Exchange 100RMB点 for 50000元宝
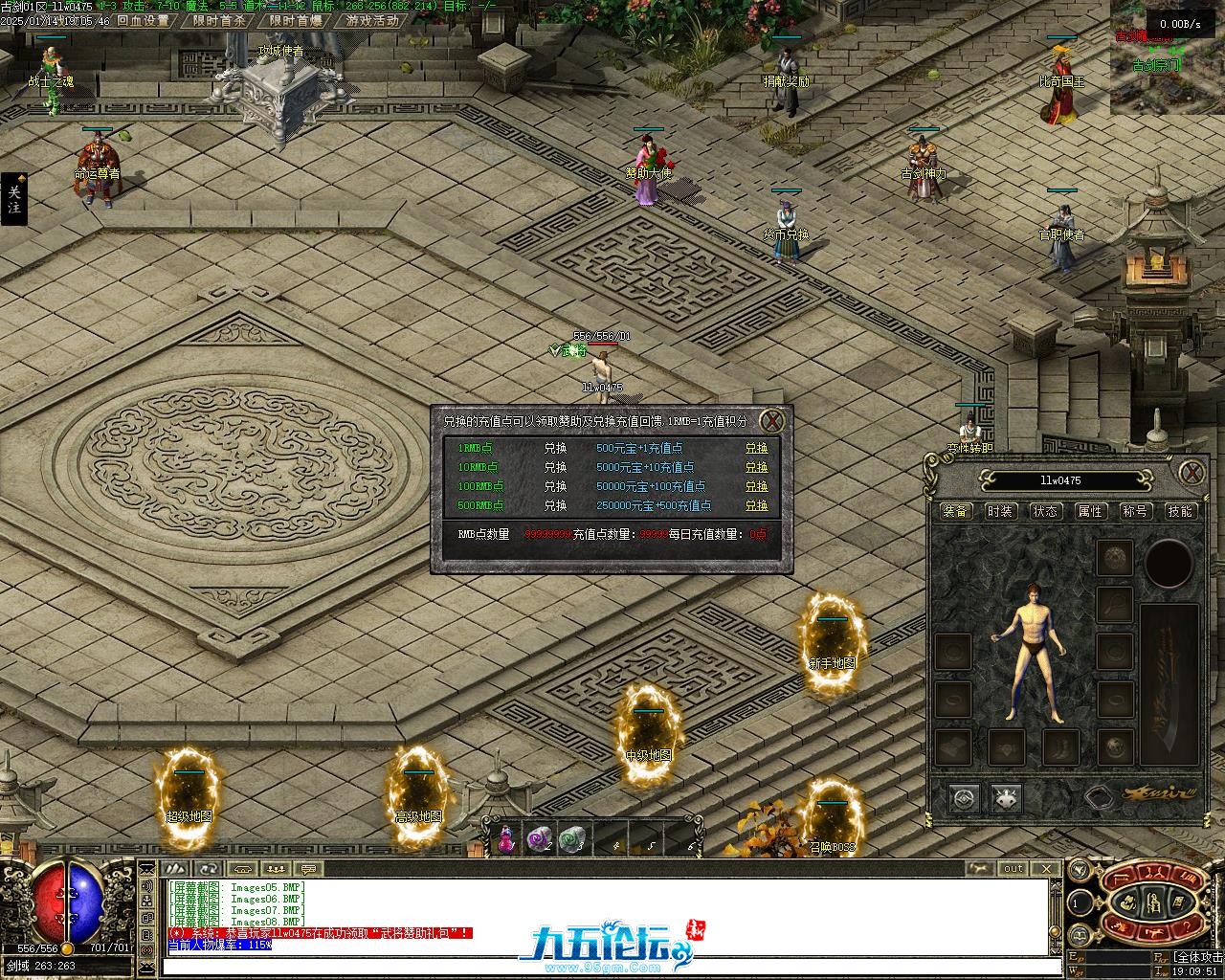Screen dimensions: 1225x980 (756, 486)
